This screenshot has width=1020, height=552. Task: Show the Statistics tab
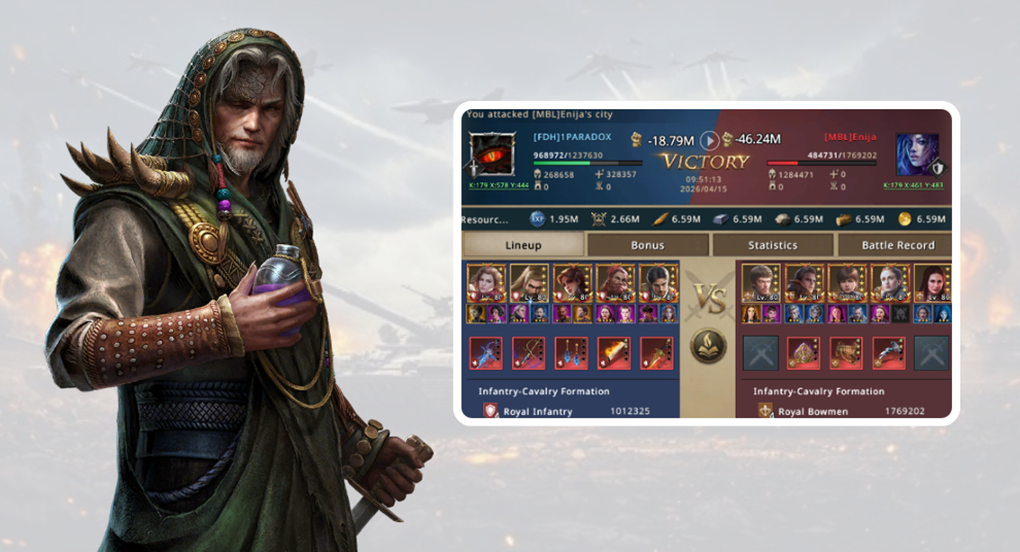(772, 245)
